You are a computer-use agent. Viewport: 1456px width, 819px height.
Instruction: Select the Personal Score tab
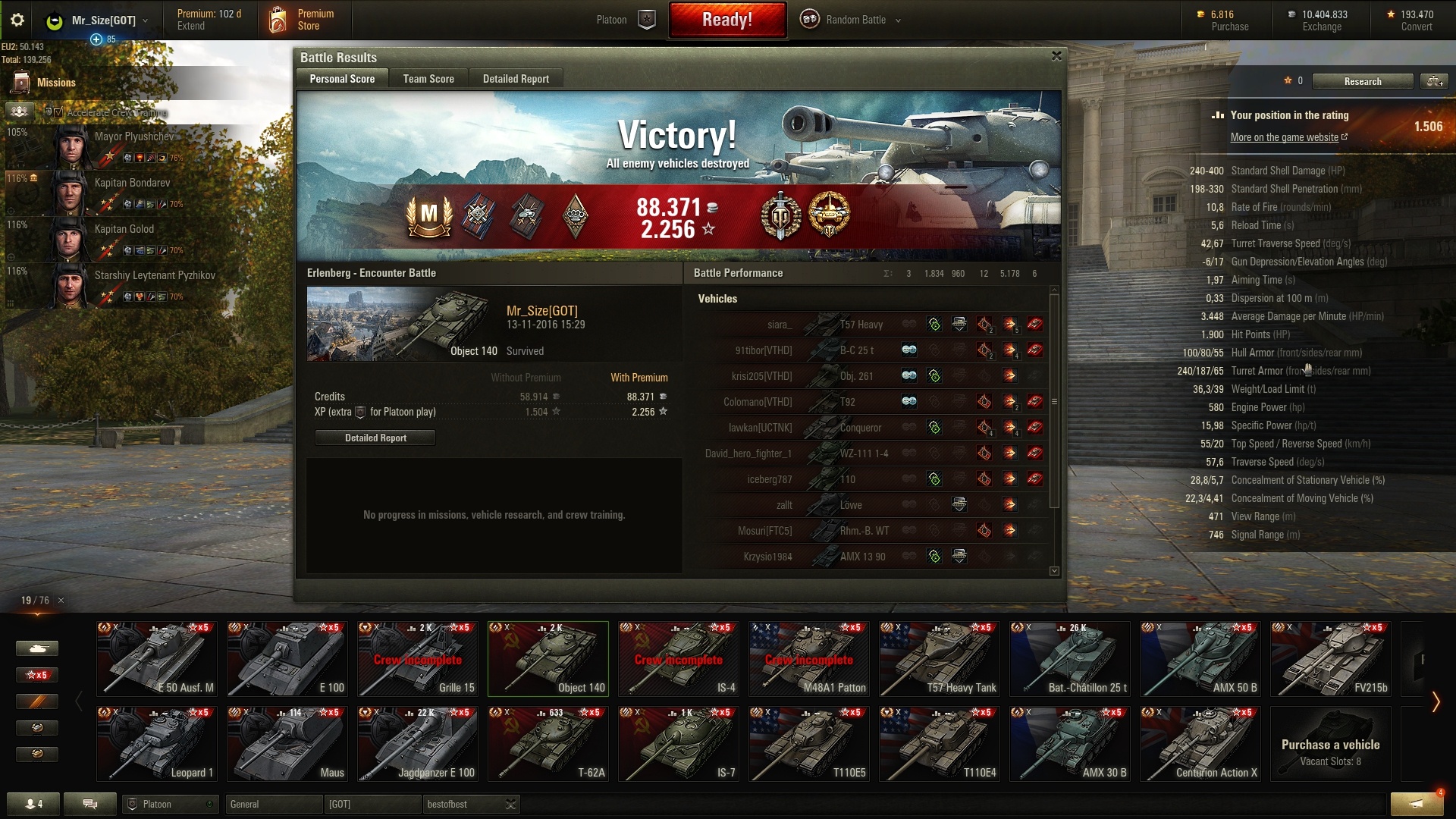coord(342,79)
